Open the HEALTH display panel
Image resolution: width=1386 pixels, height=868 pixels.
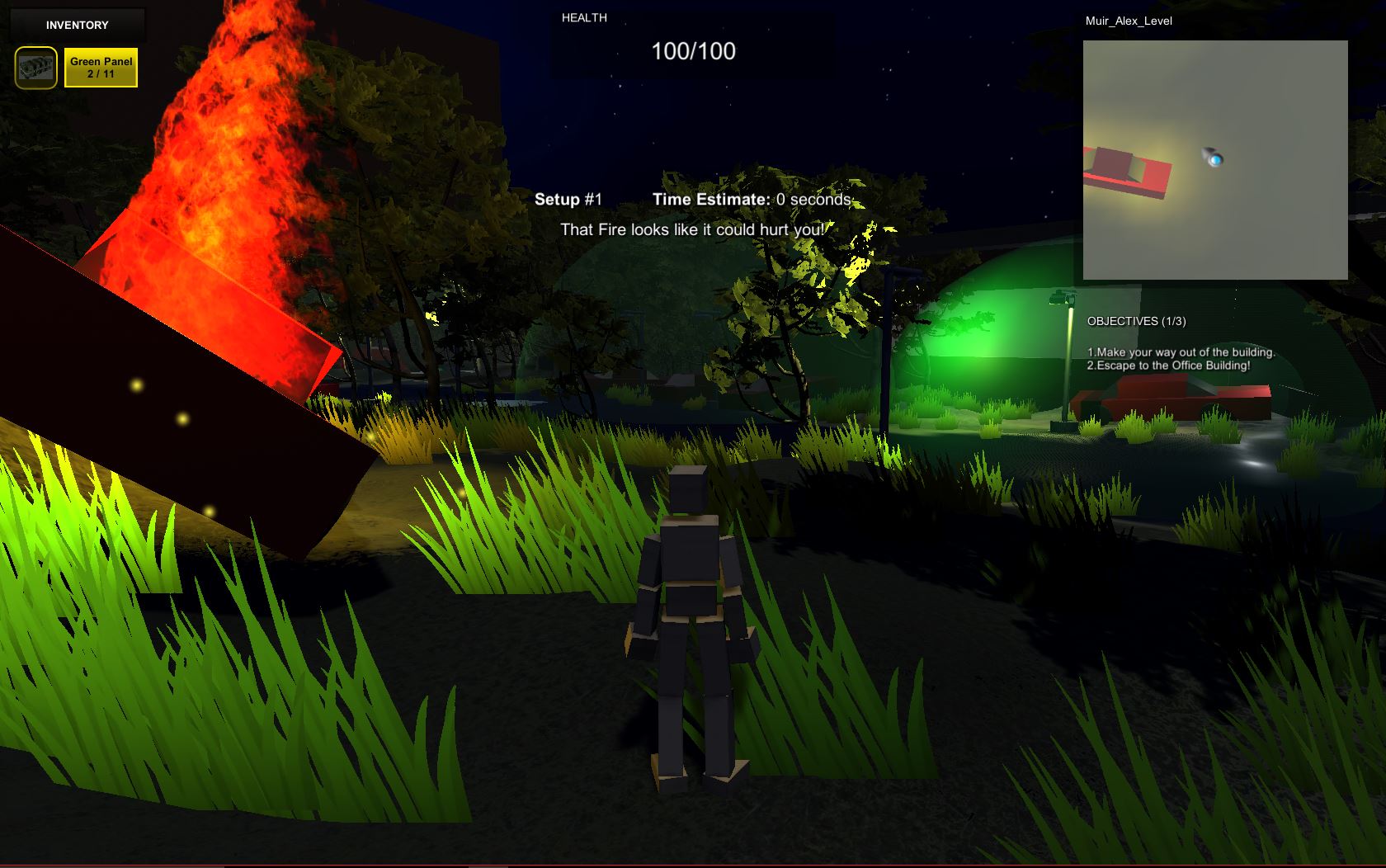pos(583,17)
